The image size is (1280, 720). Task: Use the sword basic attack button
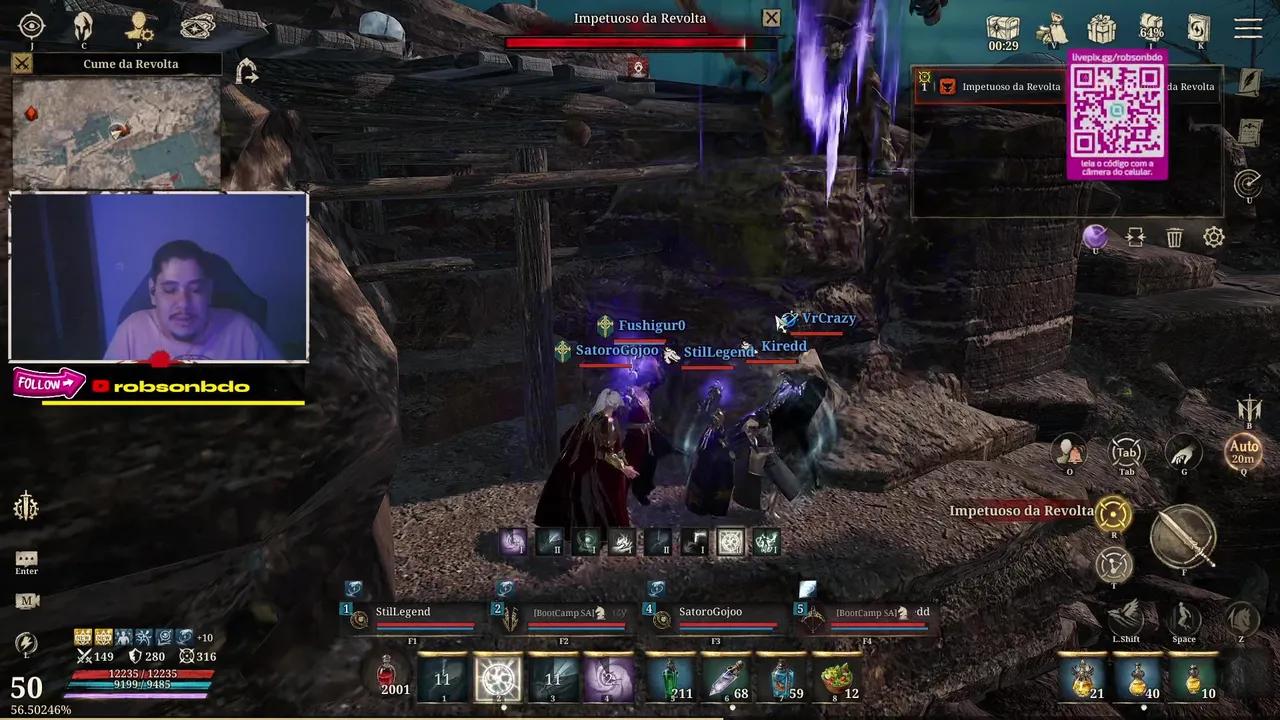tap(1183, 536)
